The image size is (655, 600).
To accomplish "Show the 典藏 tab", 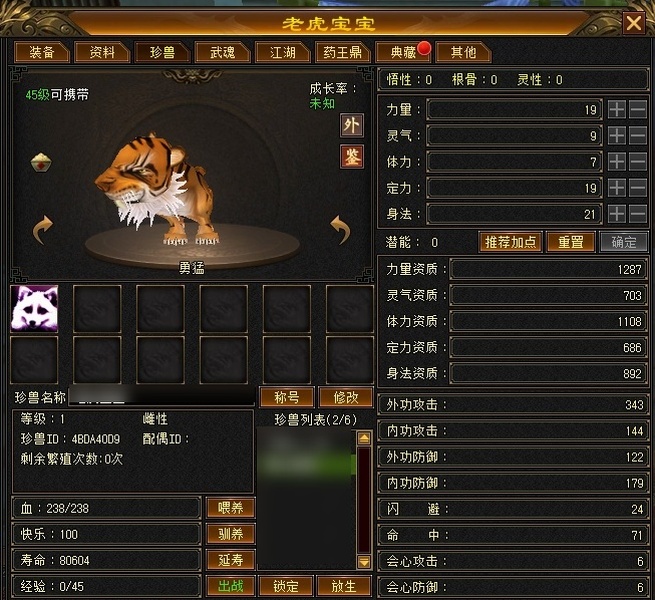I will pos(402,52).
